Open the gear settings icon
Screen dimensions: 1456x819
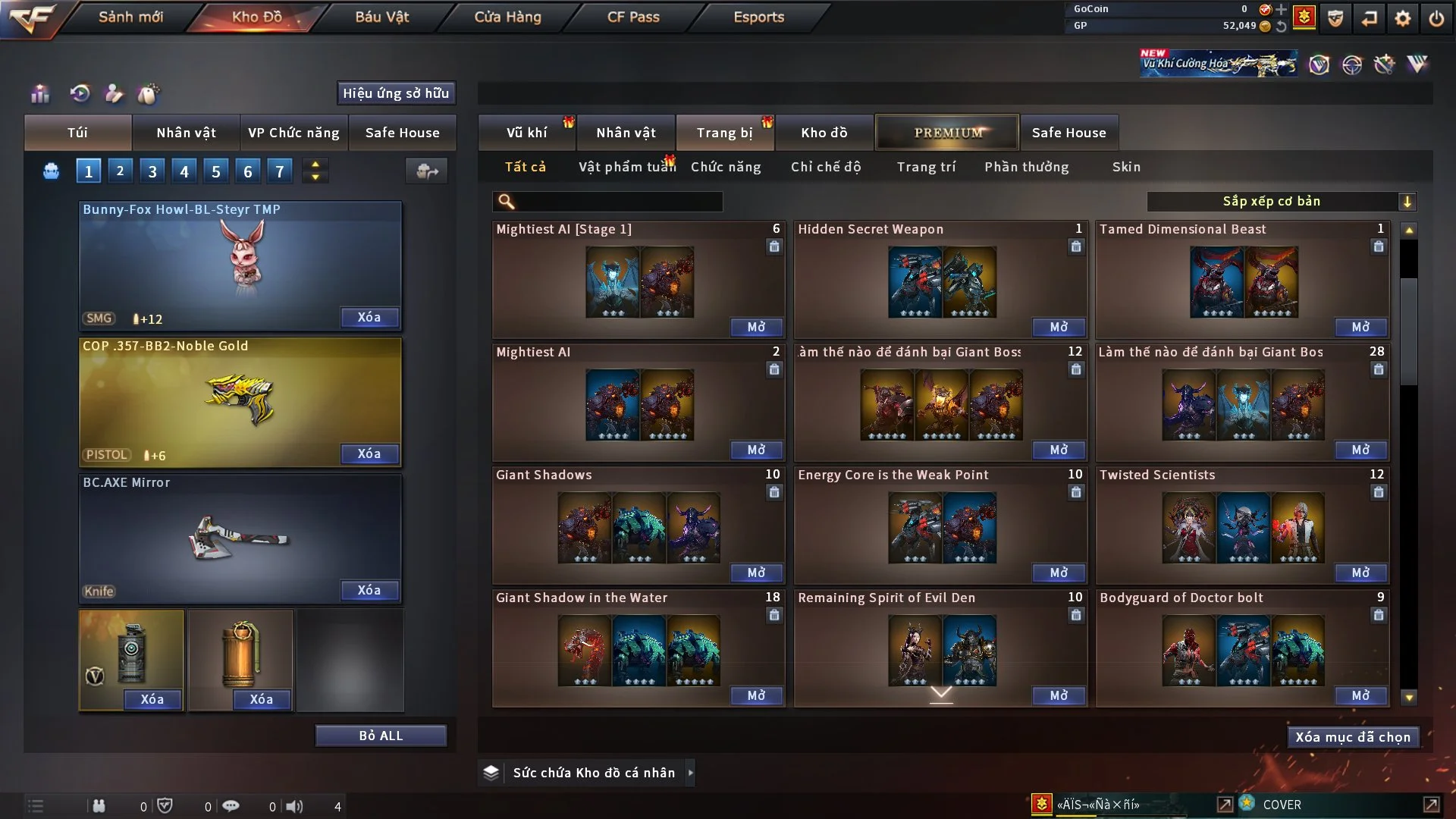(x=1403, y=17)
